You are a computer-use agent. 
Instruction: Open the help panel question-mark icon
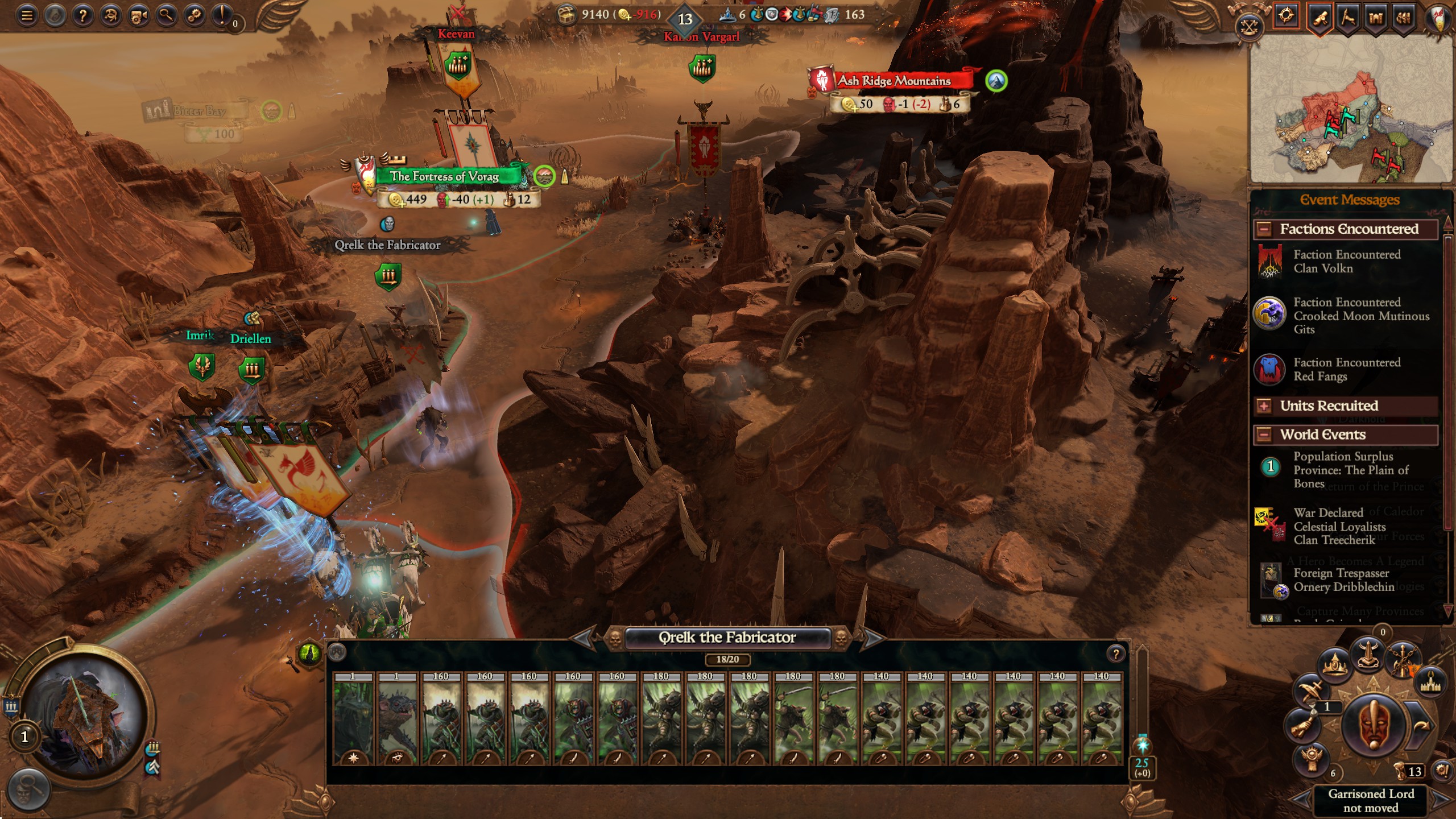83,16
